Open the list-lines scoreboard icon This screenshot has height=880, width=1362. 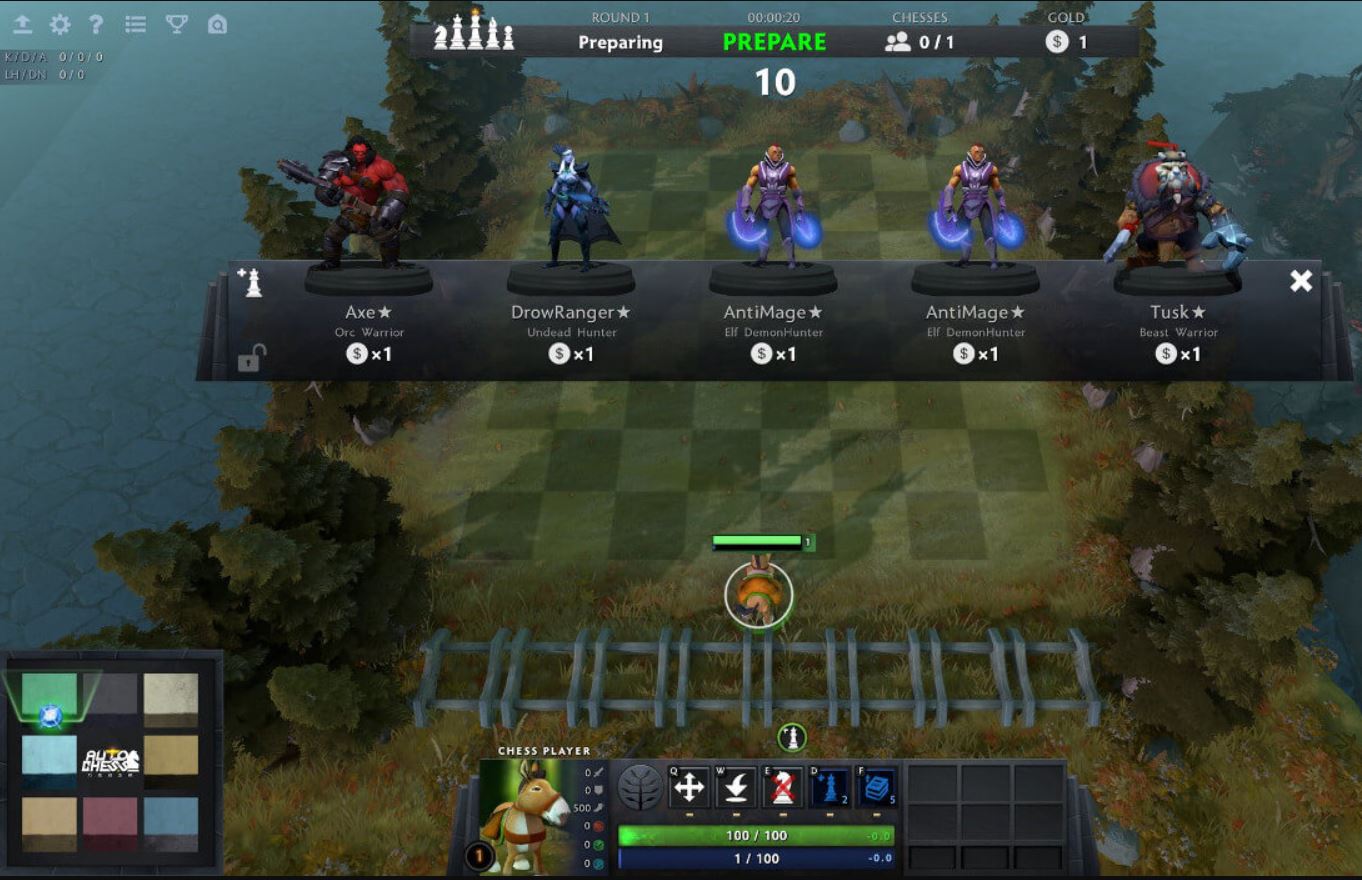point(136,25)
